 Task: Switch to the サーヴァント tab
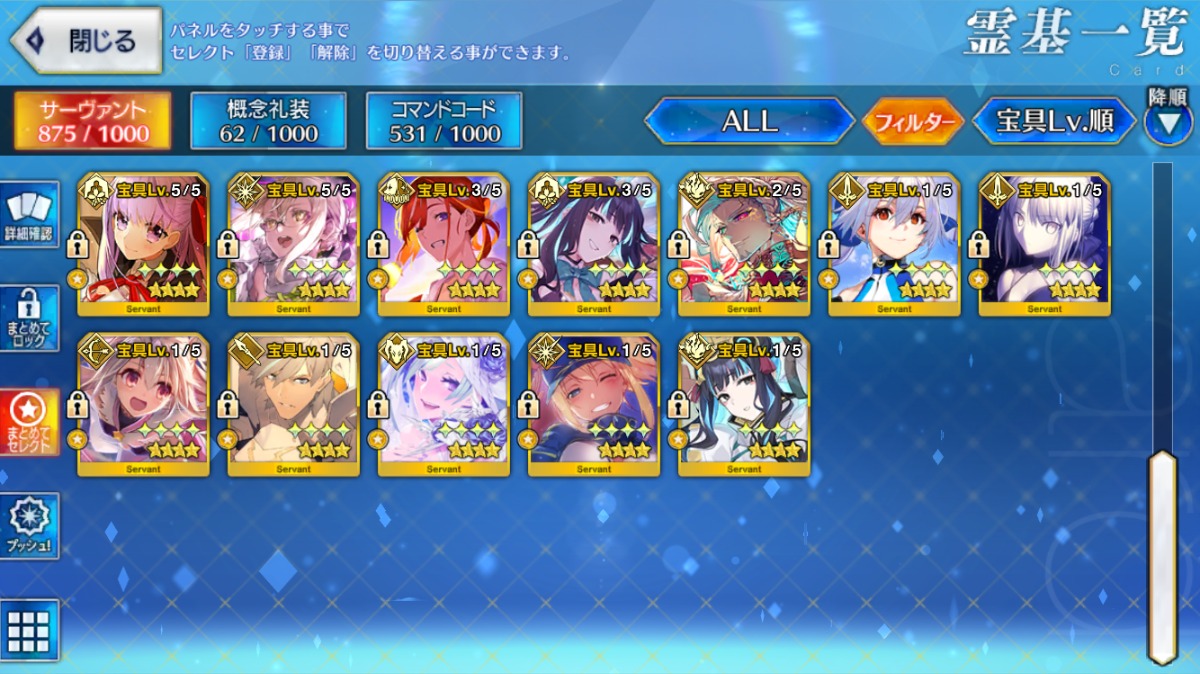(92, 121)
